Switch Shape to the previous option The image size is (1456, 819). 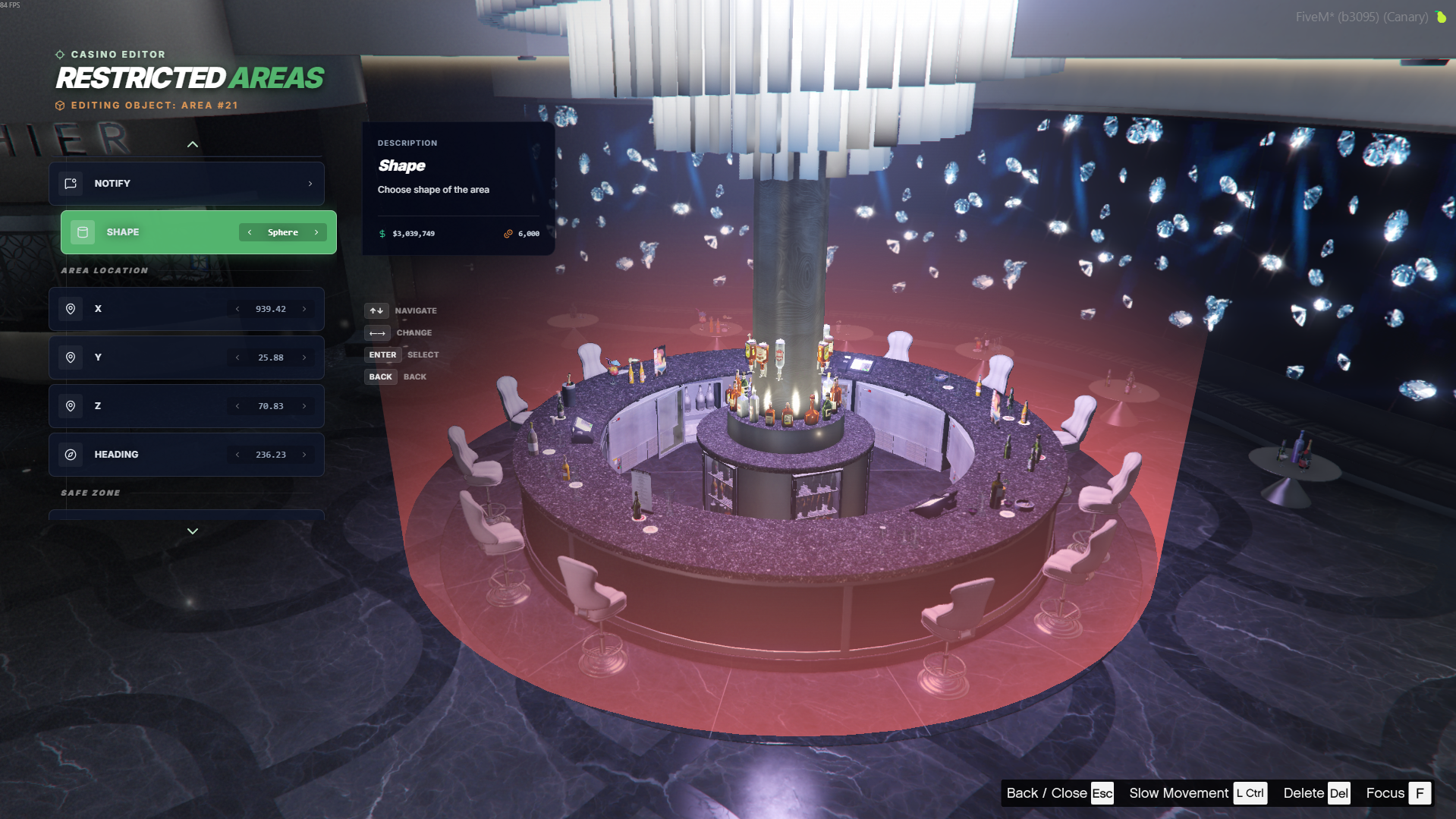pos(250,232)
